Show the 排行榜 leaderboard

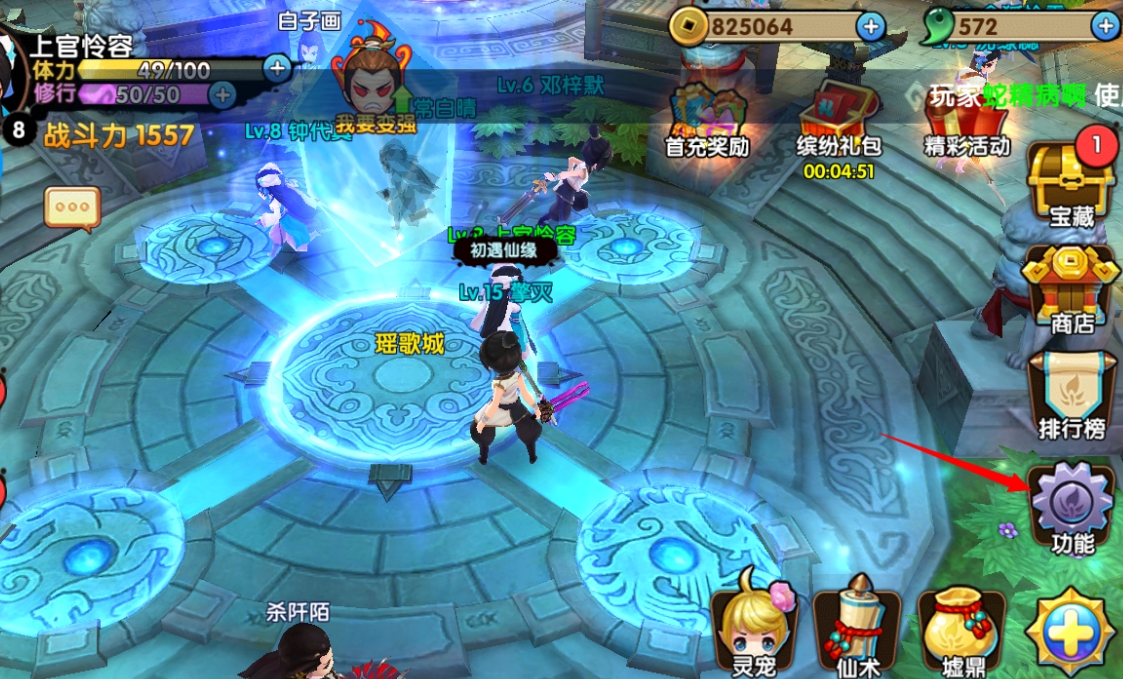tap(1071, 395)
